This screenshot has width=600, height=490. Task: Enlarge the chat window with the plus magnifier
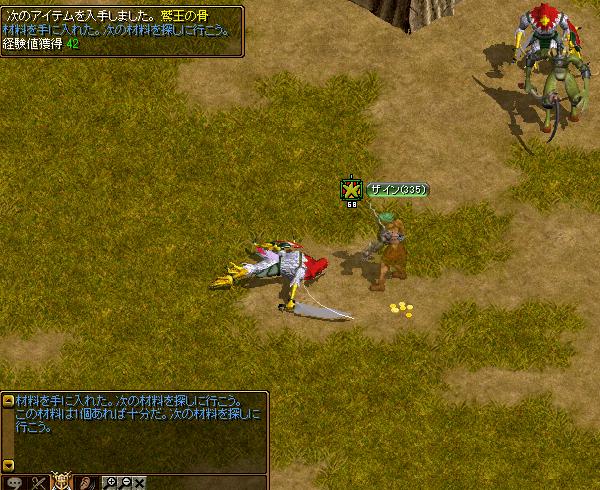tap(111, 482)
